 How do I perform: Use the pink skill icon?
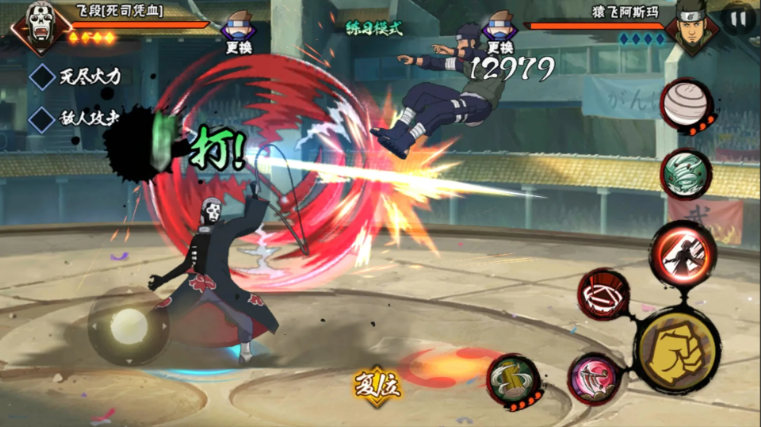[x=594, y=379]
